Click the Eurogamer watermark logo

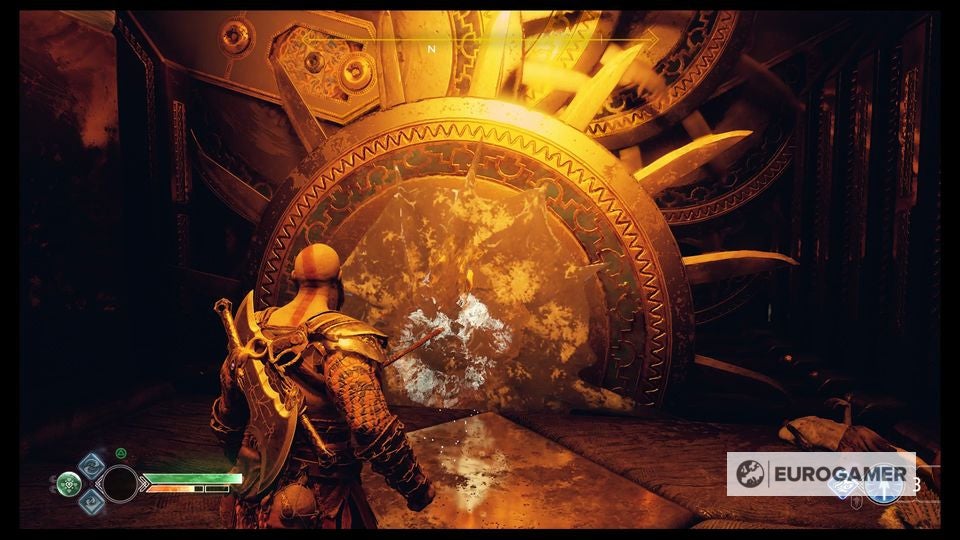[x=820, y=474]
